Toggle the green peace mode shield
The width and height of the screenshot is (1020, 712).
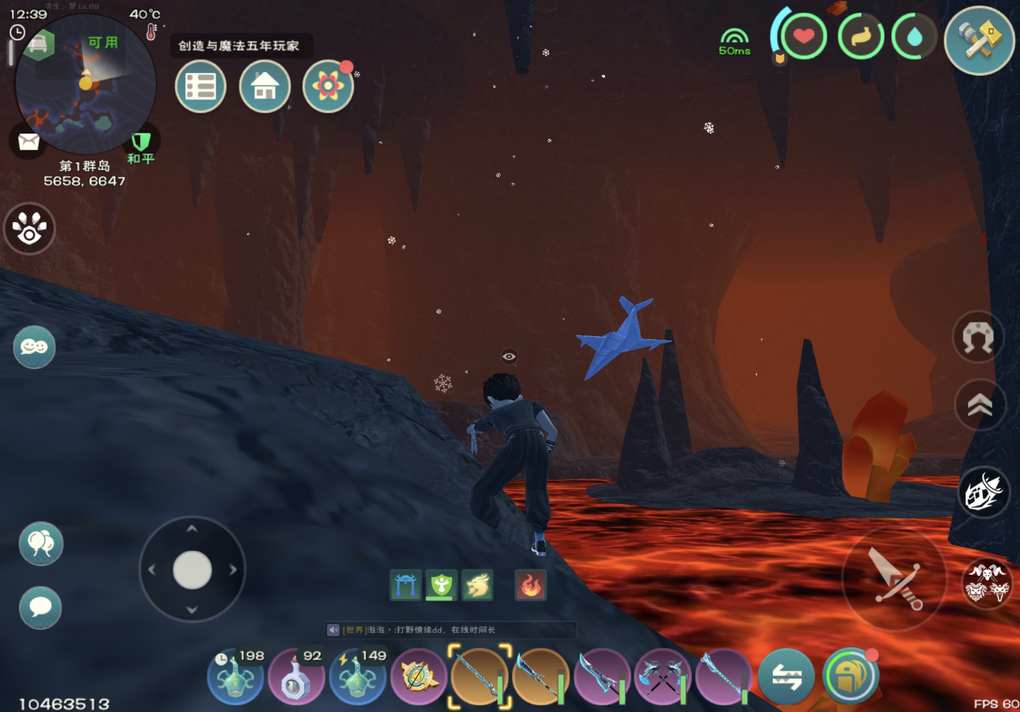tap(141, 141)
